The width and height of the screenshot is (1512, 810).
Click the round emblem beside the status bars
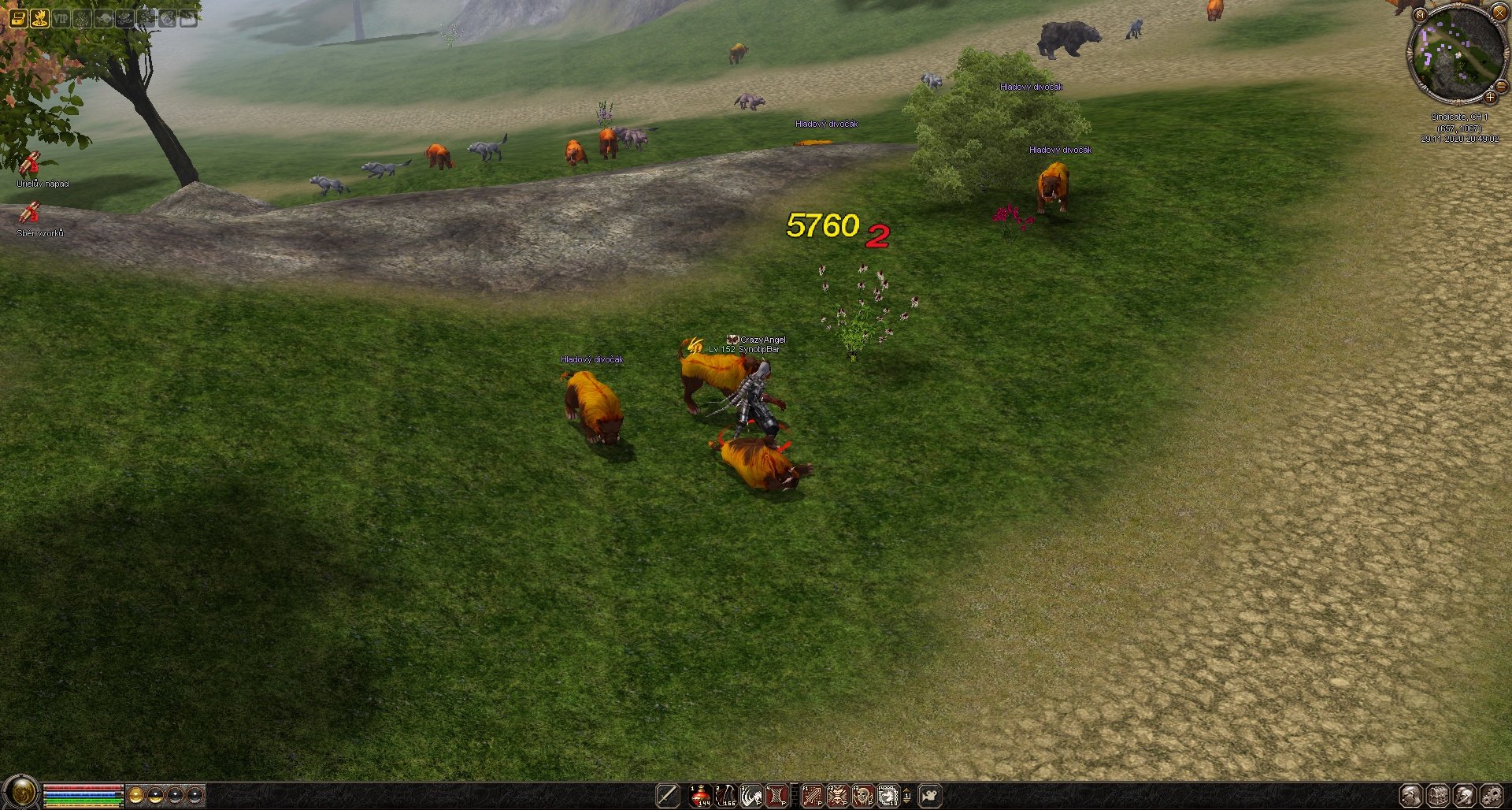click(x=21, y=792)
